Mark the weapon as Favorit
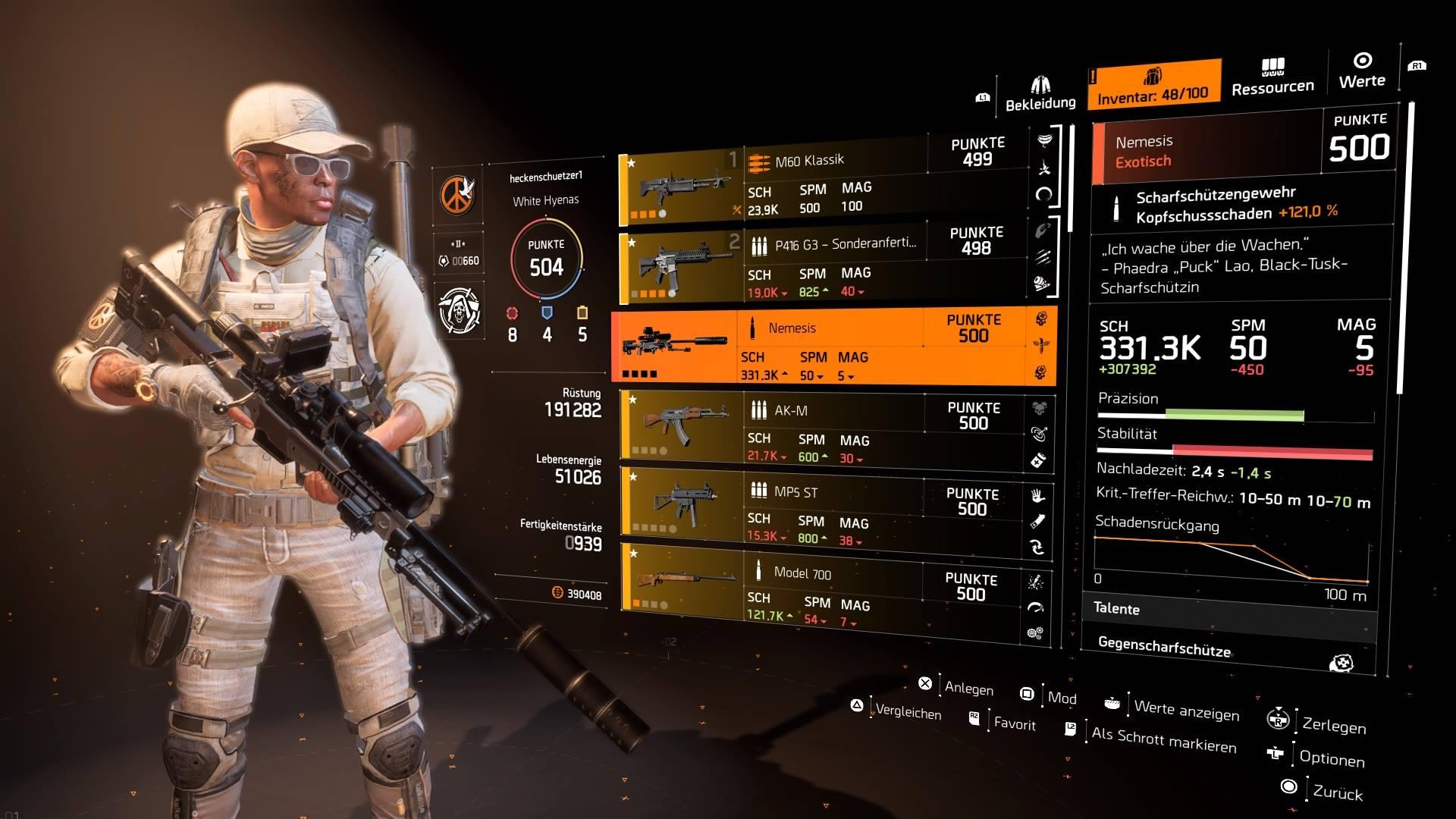 (x=1014, y=723)
